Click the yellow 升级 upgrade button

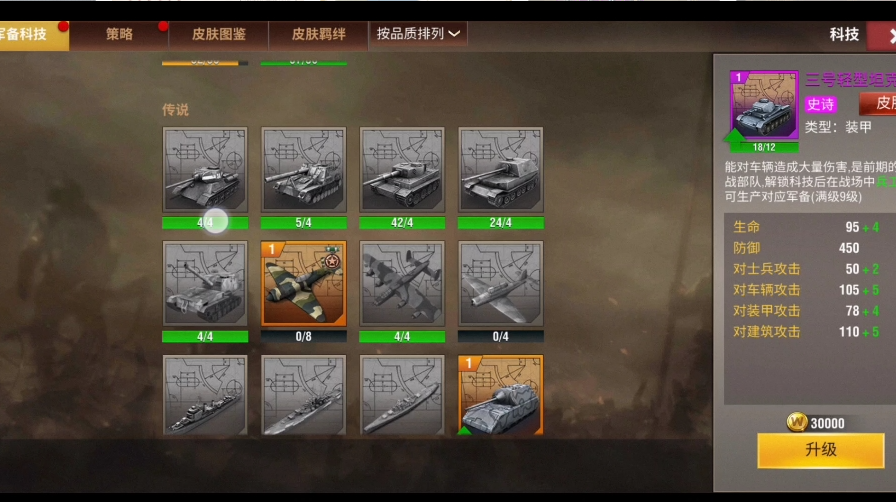820,450
